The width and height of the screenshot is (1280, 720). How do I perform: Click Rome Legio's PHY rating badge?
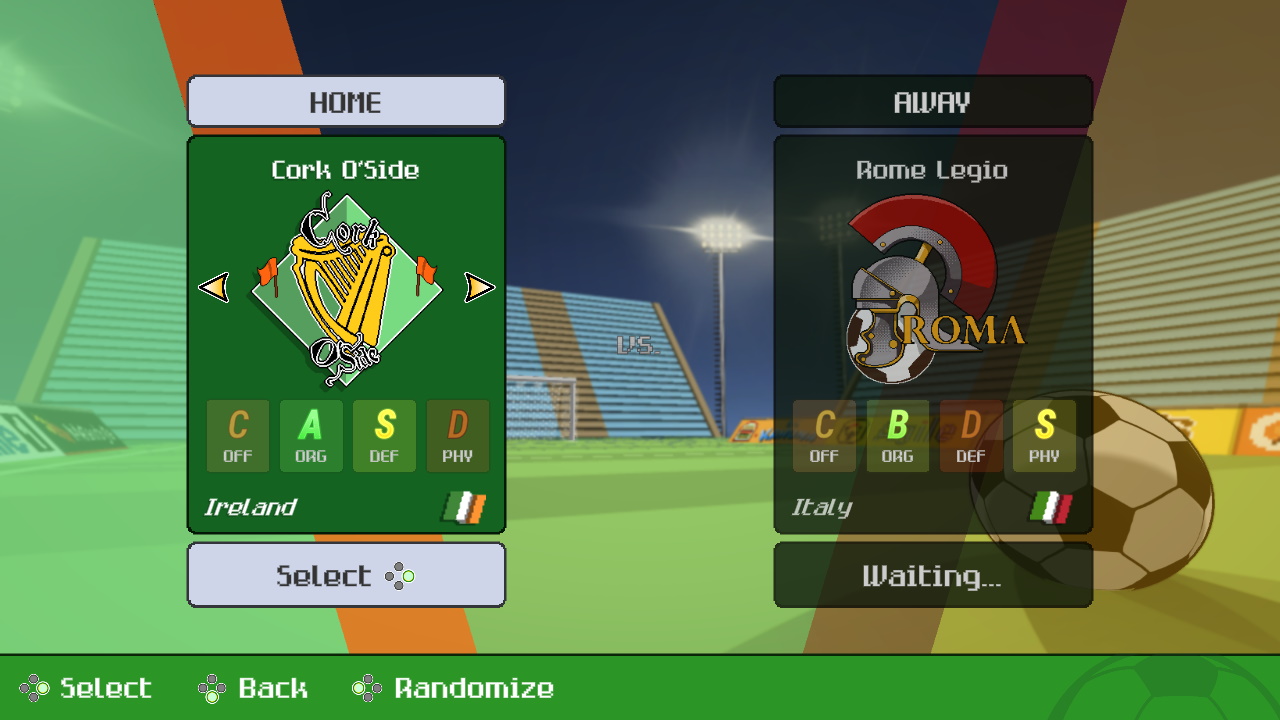(x=1043, y=436)
